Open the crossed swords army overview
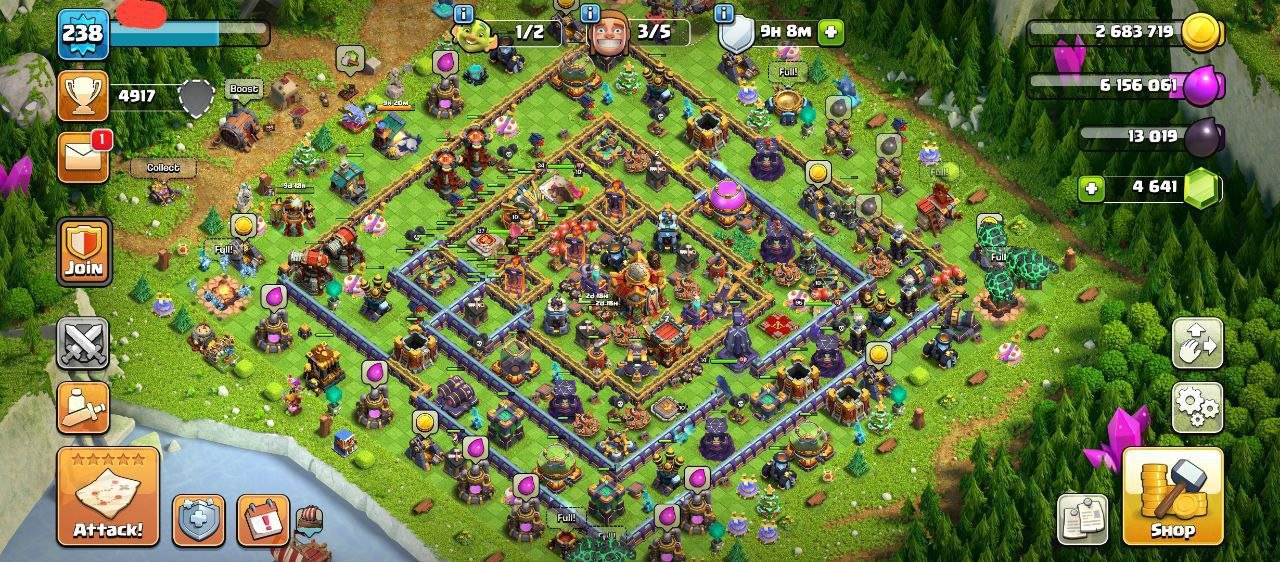Screen dimensions: 1280x562 (83, 344)
